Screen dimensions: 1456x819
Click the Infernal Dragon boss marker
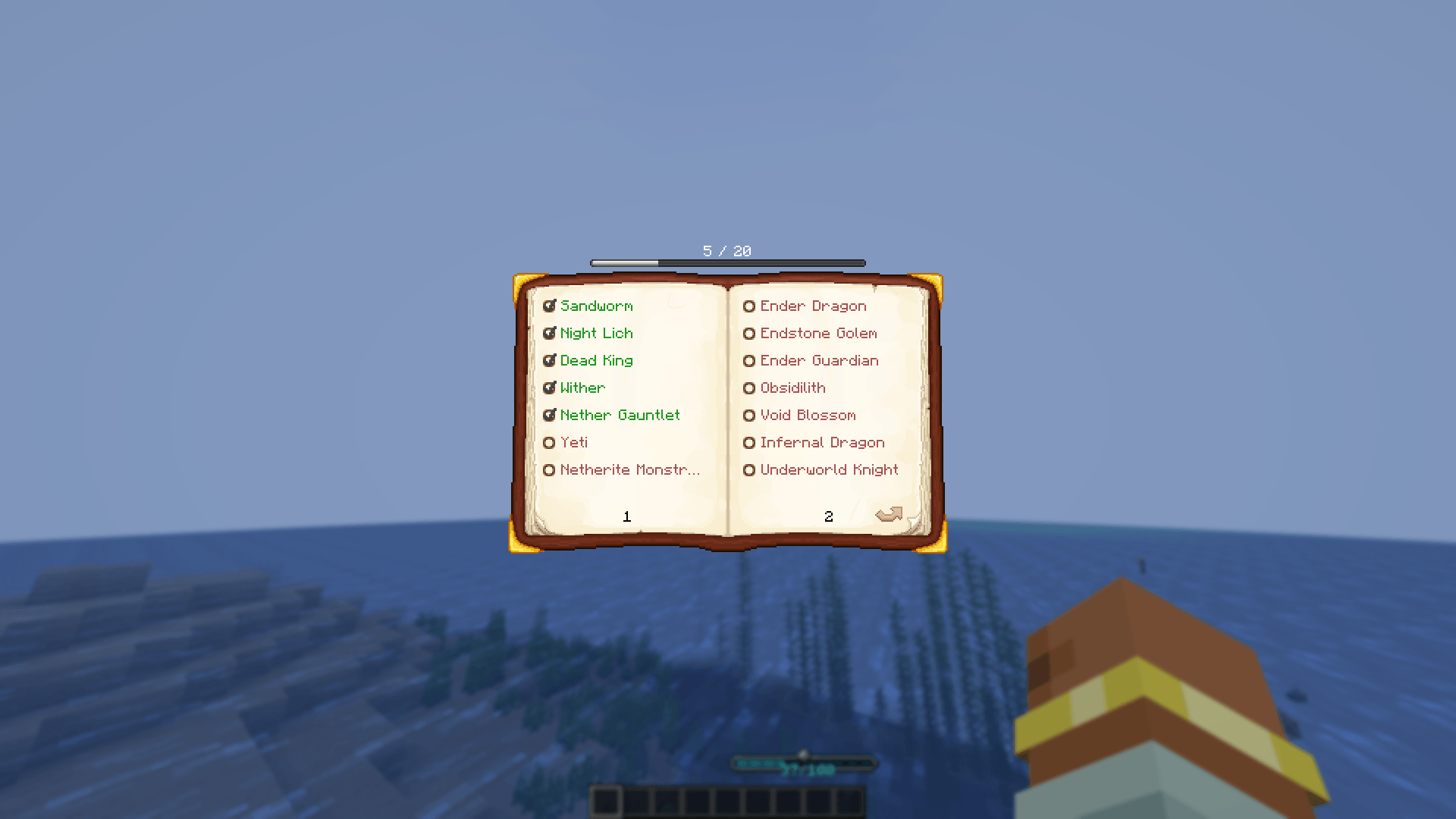point(749,442)
